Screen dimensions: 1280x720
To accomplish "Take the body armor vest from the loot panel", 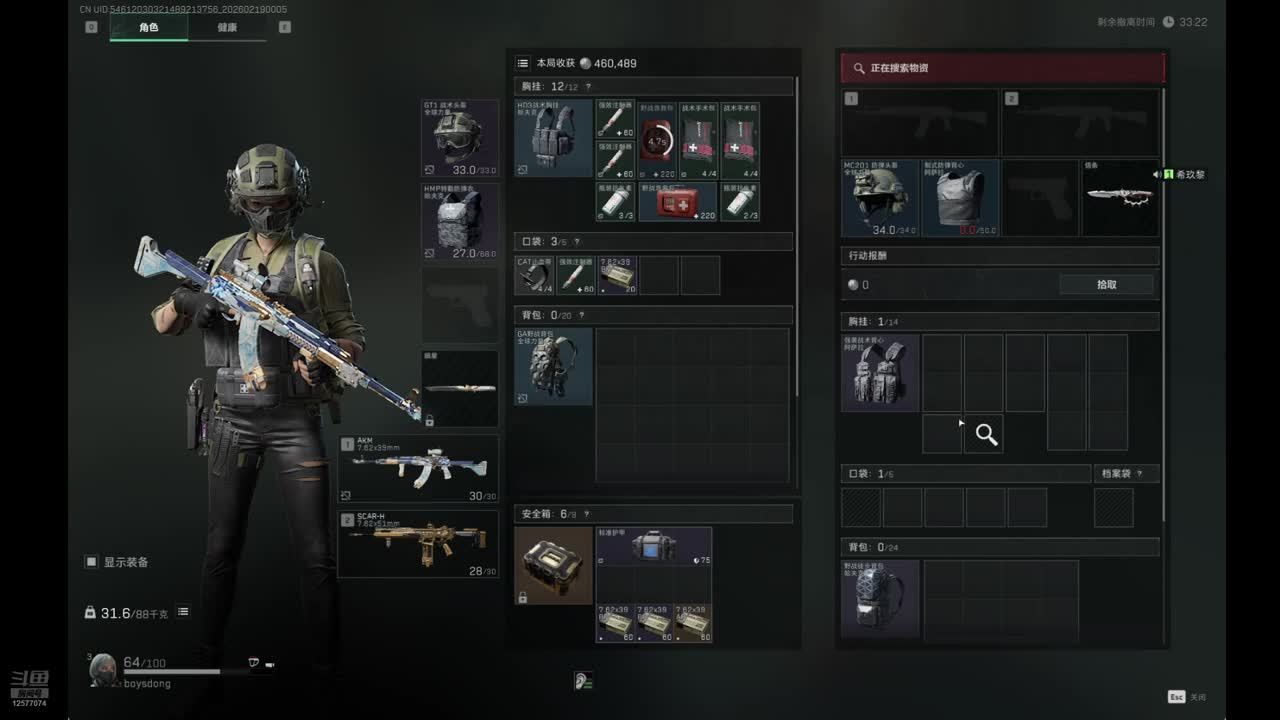I will pos(960,198).
